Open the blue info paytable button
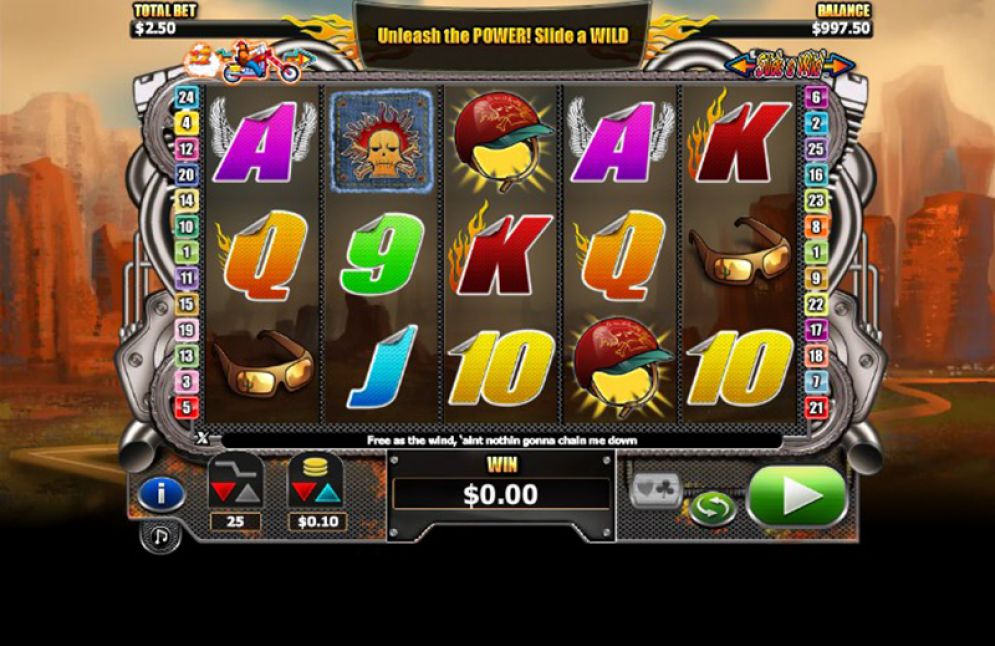The width and height of the screenshot is (995, 646). coord(161,494)
